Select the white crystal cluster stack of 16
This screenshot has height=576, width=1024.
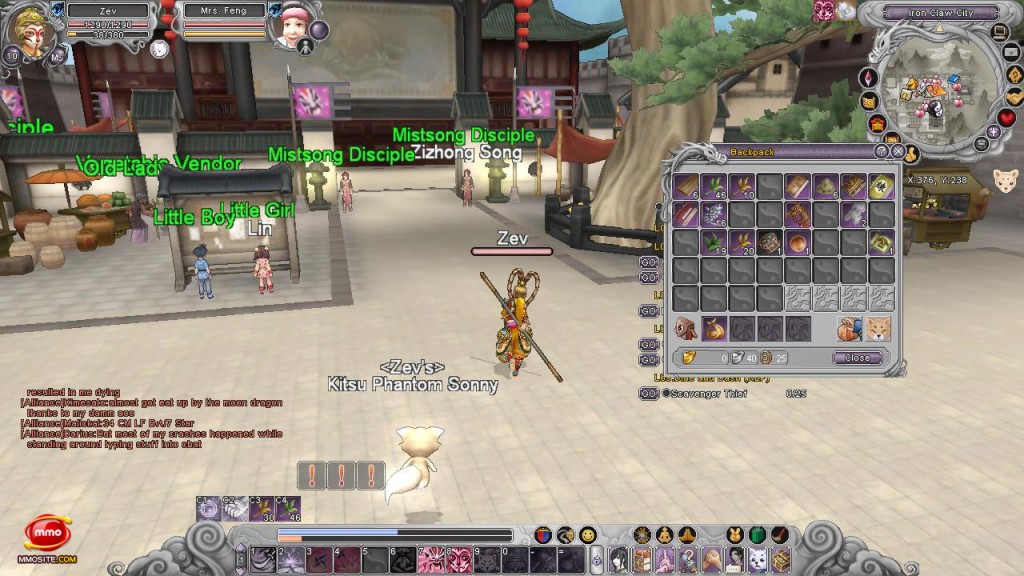point(713,213)
